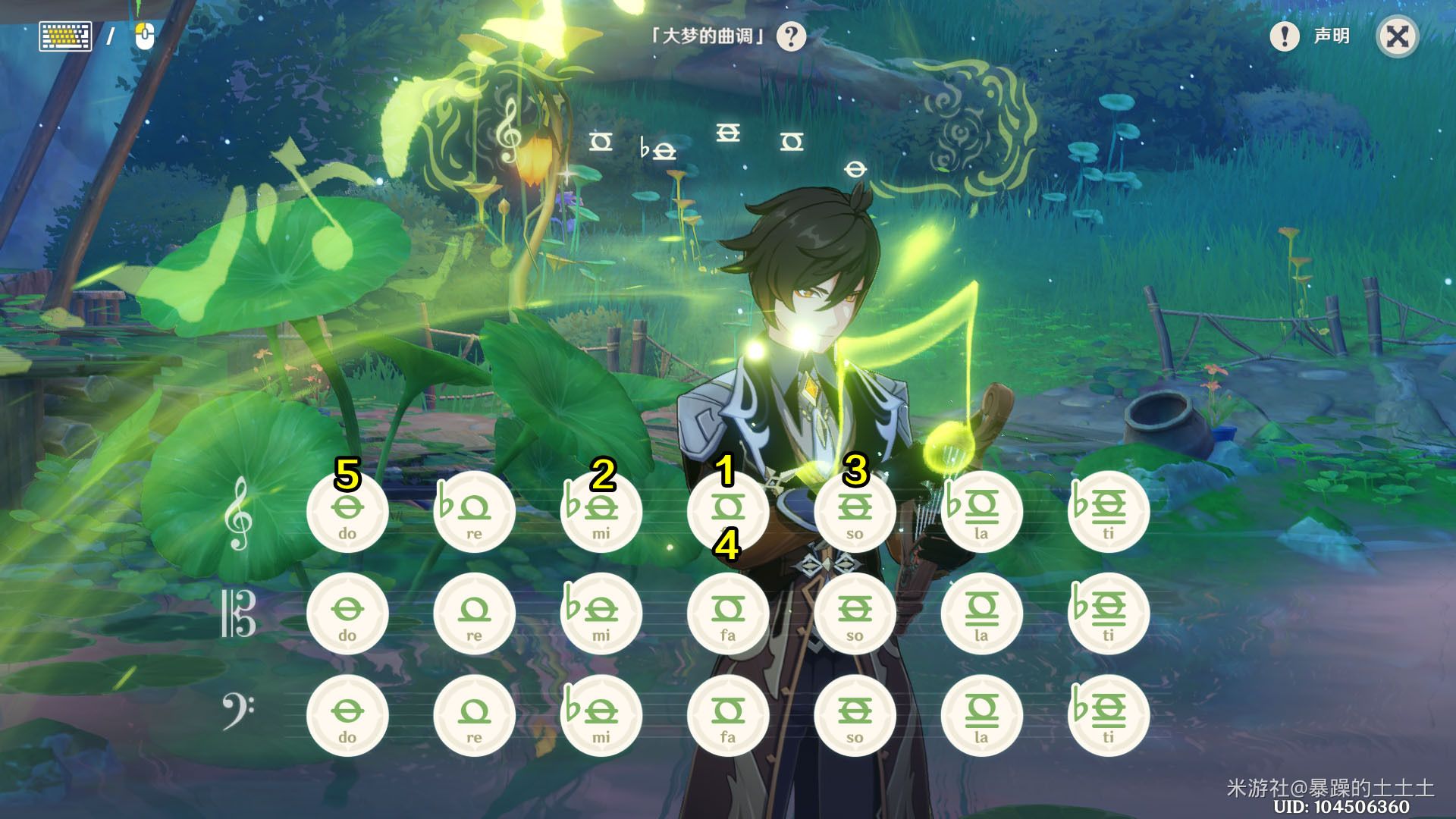Toggle the mouse input mode indicator
Viewport: 1456px width, 819px height.
(x=144, y=35)
